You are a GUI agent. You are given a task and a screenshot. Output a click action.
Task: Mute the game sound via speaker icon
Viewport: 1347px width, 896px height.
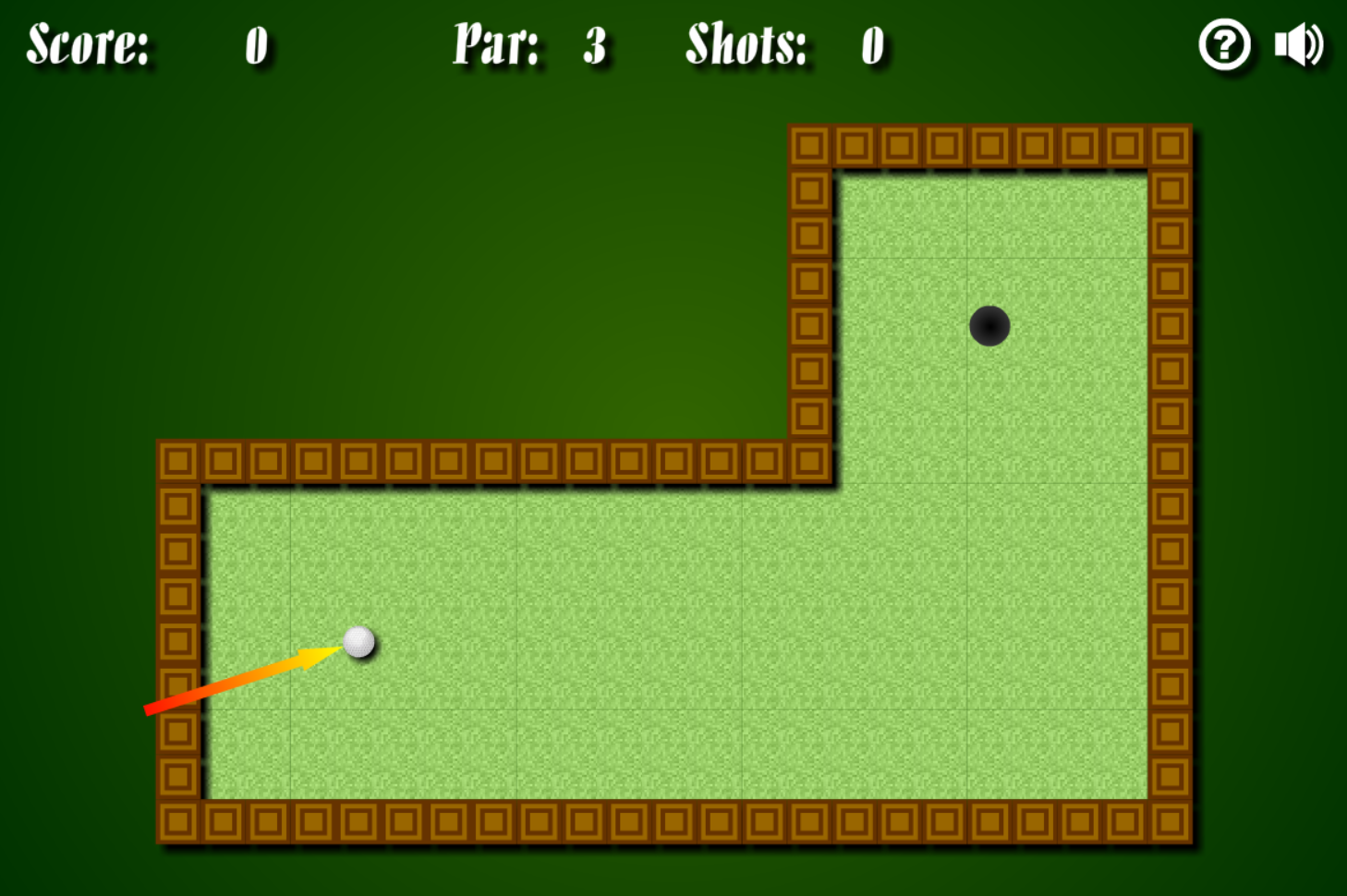coord(1297,43)
